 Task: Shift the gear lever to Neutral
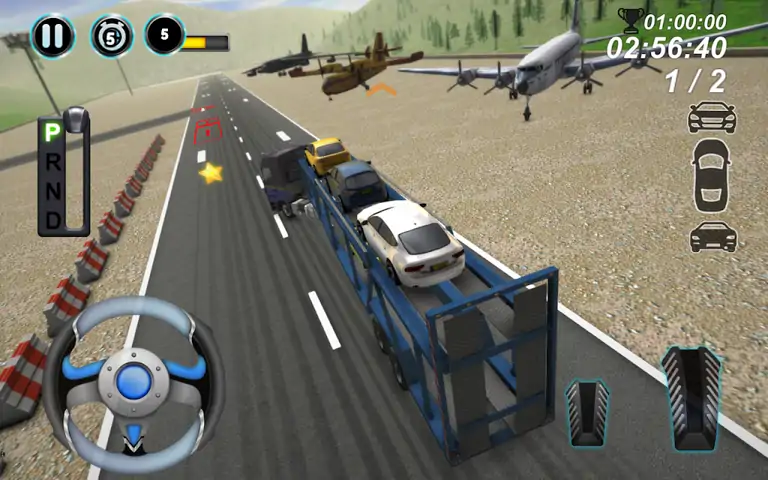tap(51, 189)
